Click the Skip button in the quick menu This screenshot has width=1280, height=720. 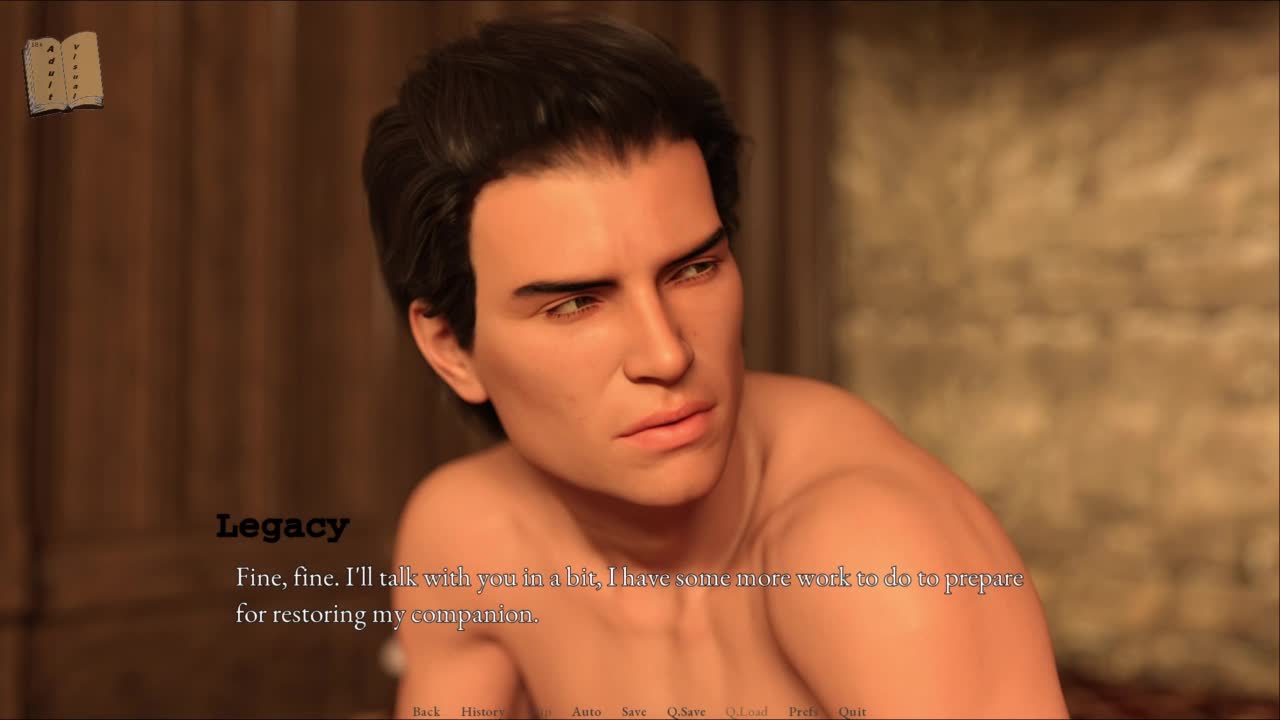pos(540,711)
